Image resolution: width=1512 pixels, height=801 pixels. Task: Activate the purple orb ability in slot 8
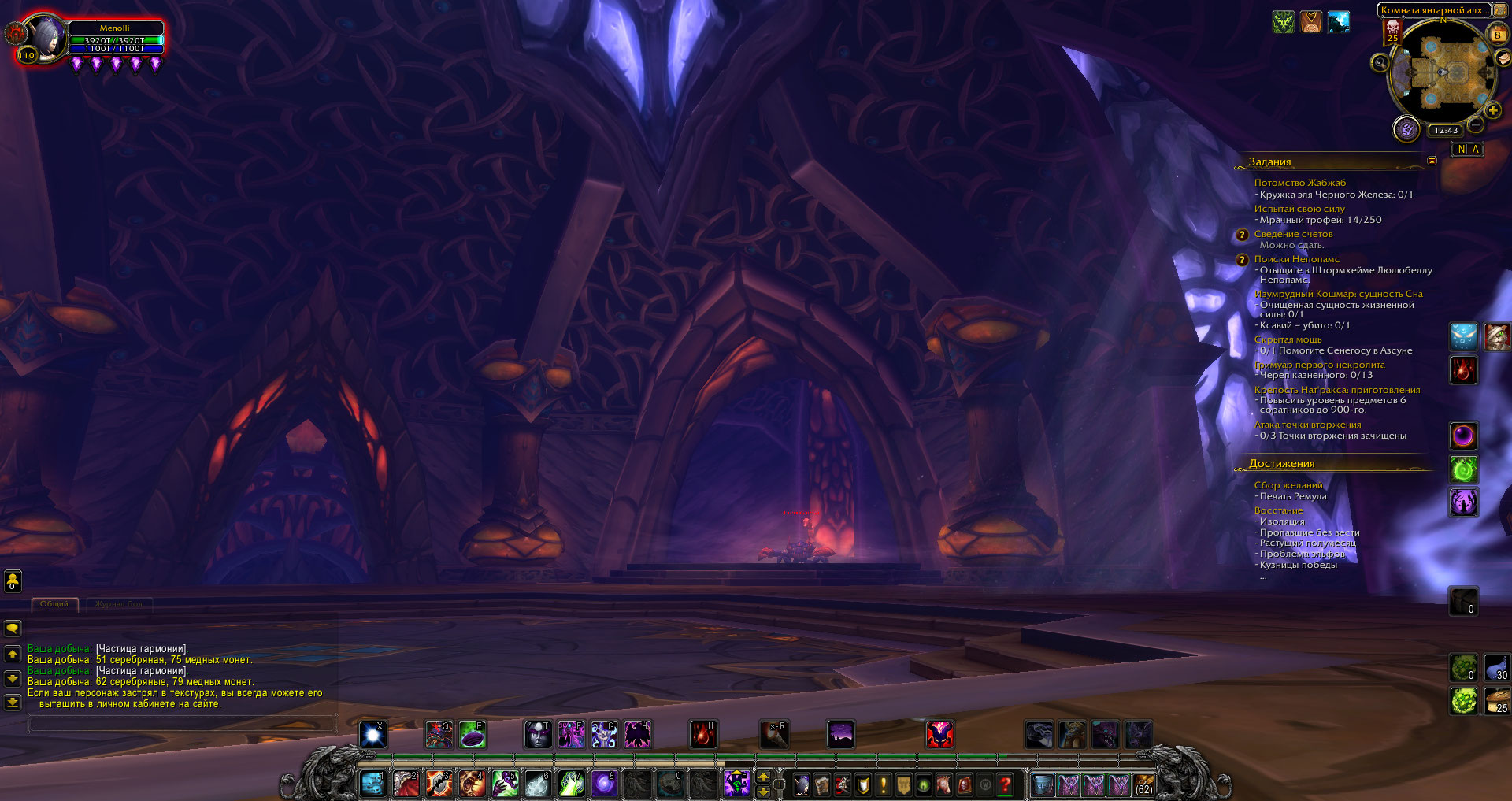604,784
